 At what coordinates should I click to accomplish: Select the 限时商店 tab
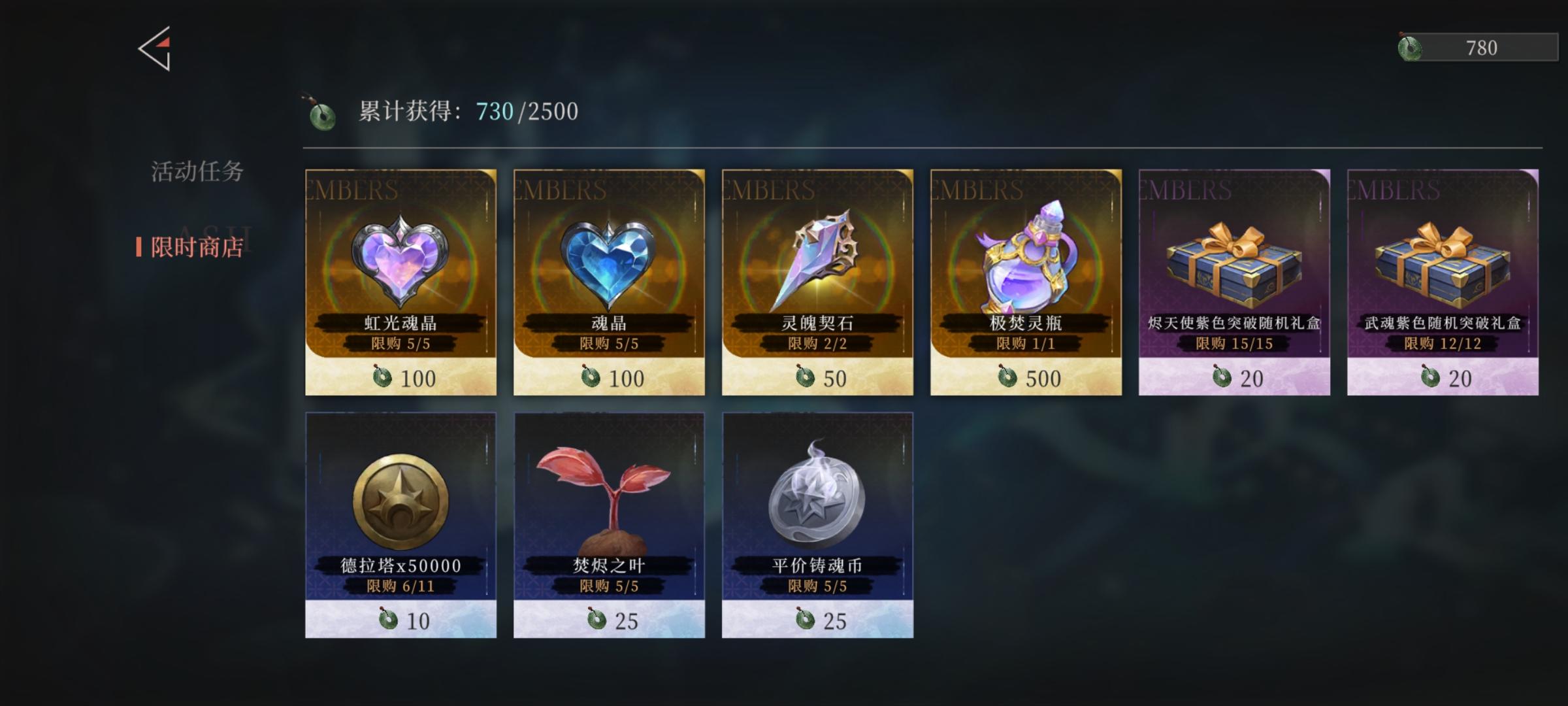[196, 247]
